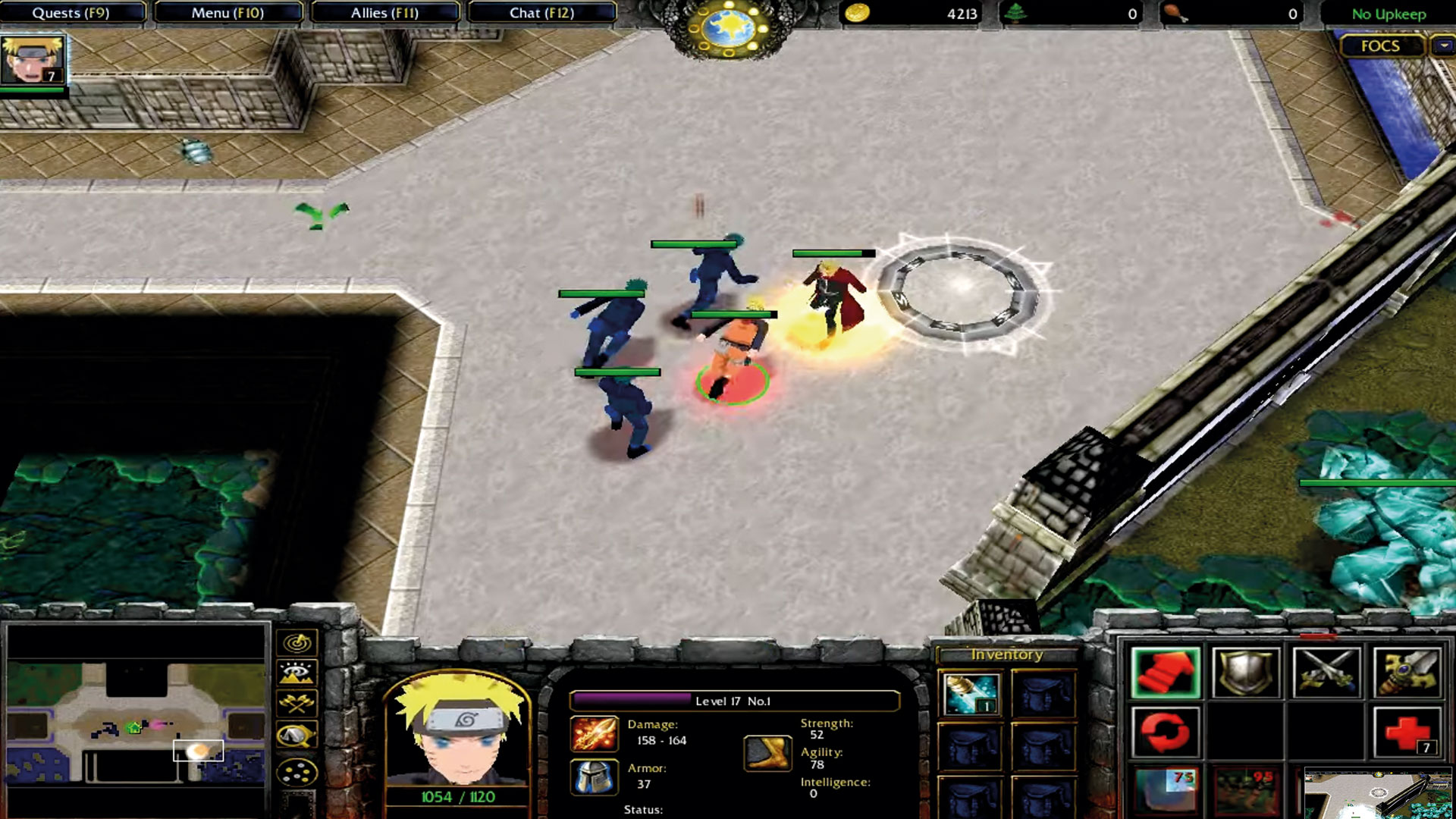The height and width of the screenshot is (819, 1456).
Task: Open the Allies panel
Action: coord(384,13)
